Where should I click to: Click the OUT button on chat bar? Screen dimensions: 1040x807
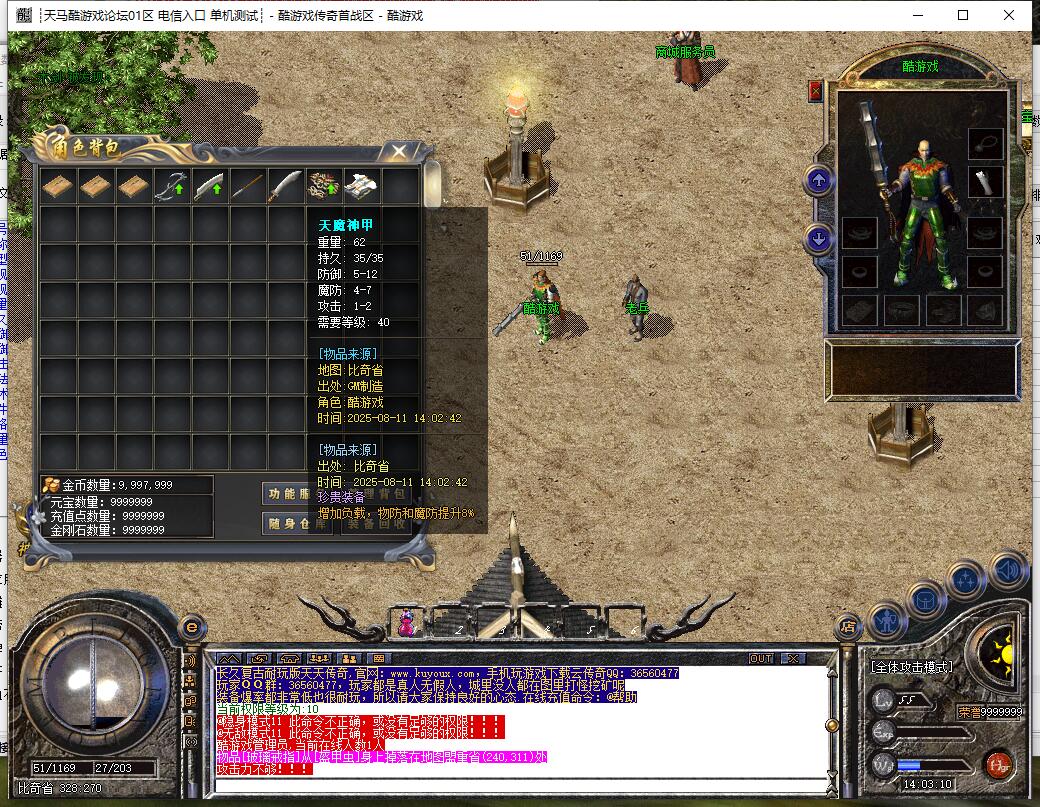click(761, 658)
